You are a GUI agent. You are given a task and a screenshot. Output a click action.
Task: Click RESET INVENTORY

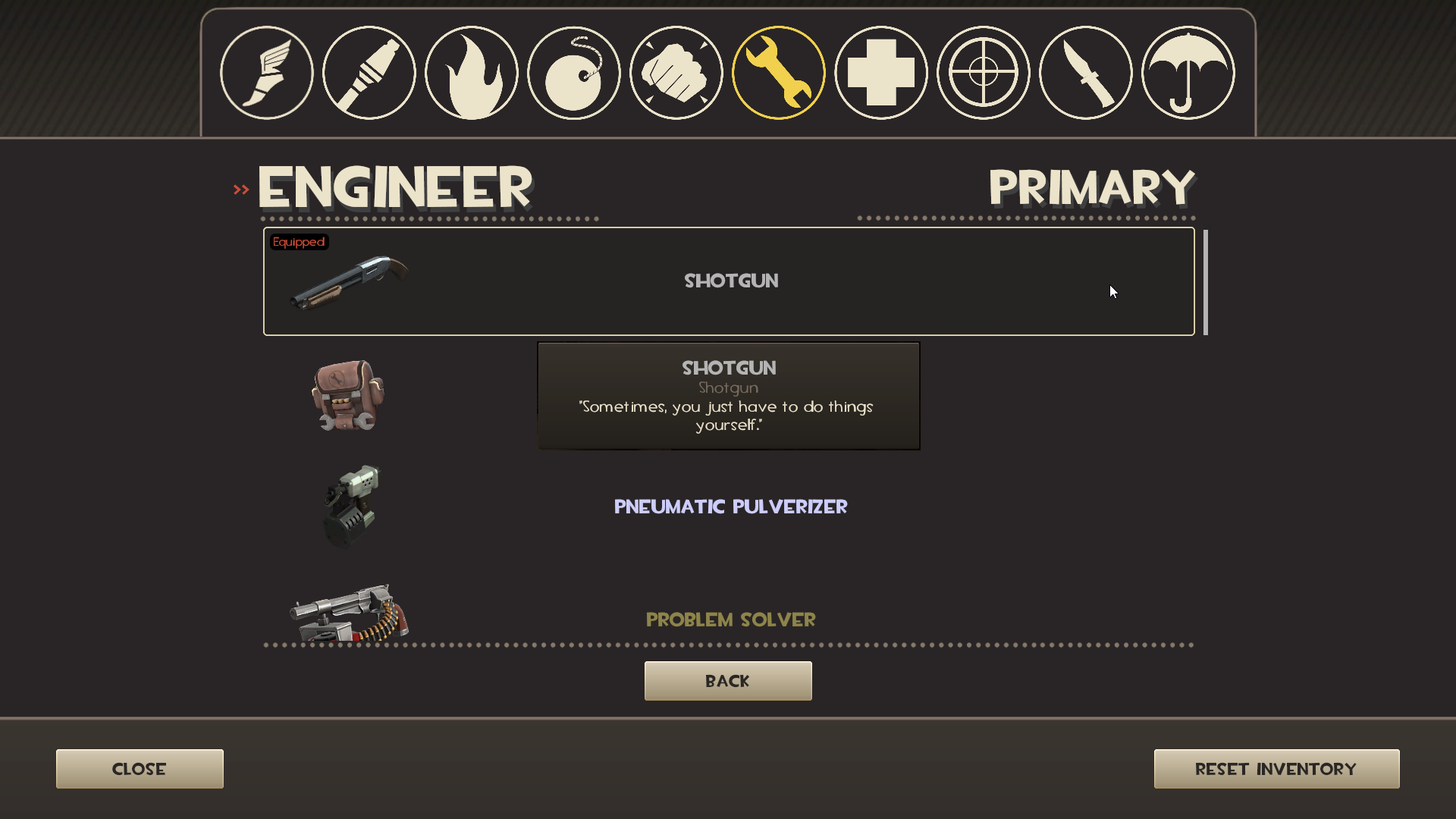(1276, 768)
